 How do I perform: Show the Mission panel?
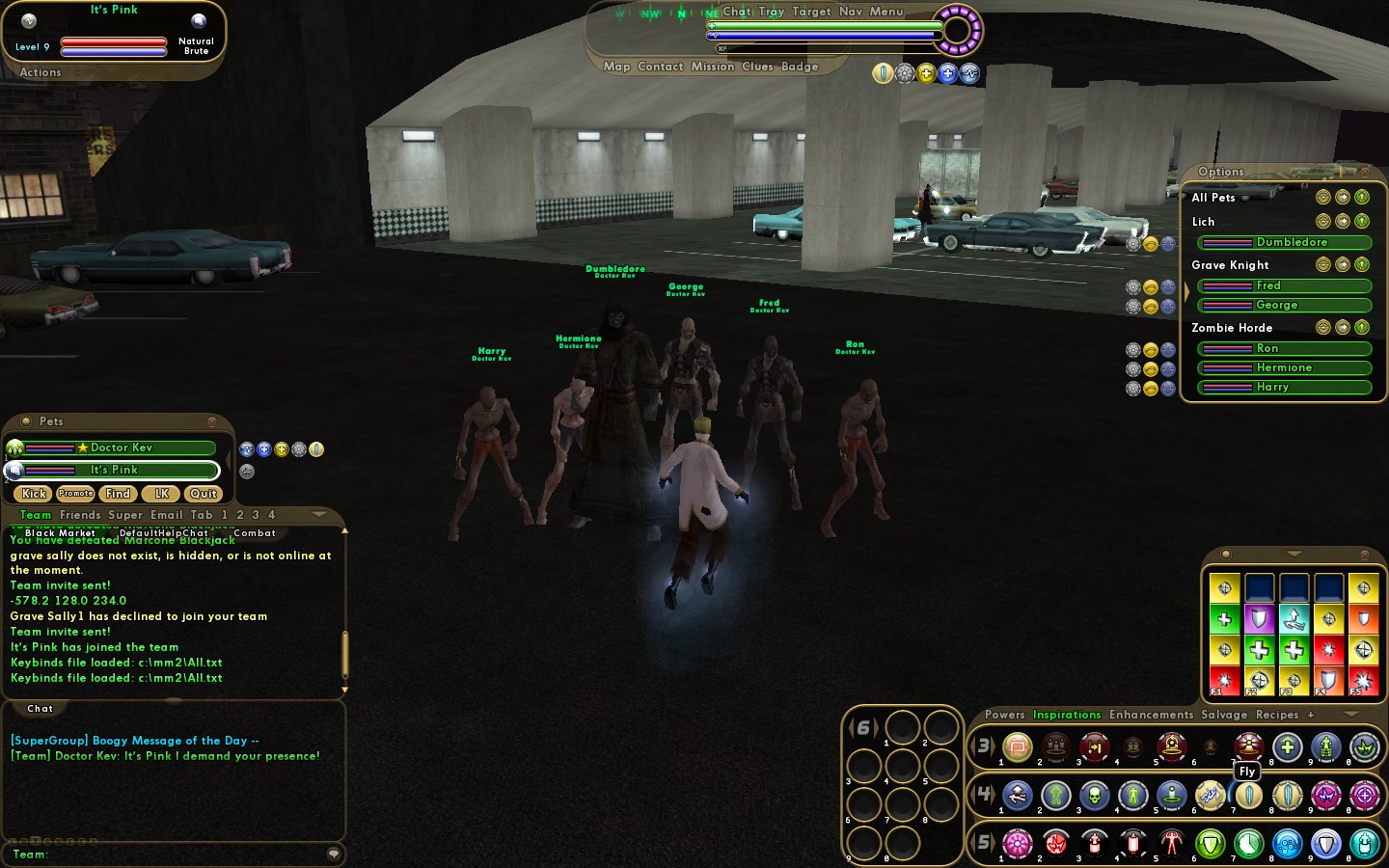[x=713, y=67]
